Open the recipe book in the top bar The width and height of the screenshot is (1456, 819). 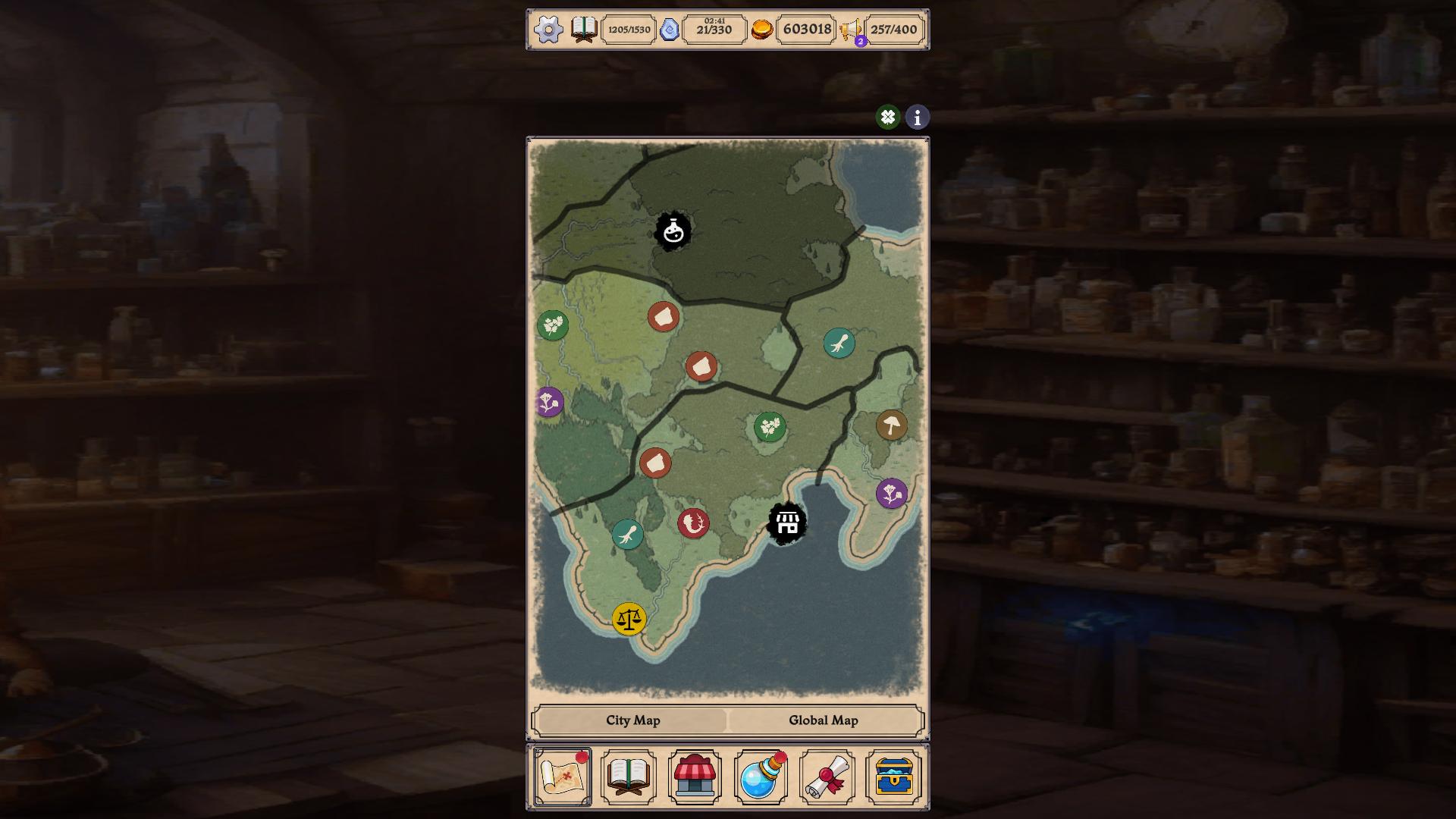pos(584,30)
